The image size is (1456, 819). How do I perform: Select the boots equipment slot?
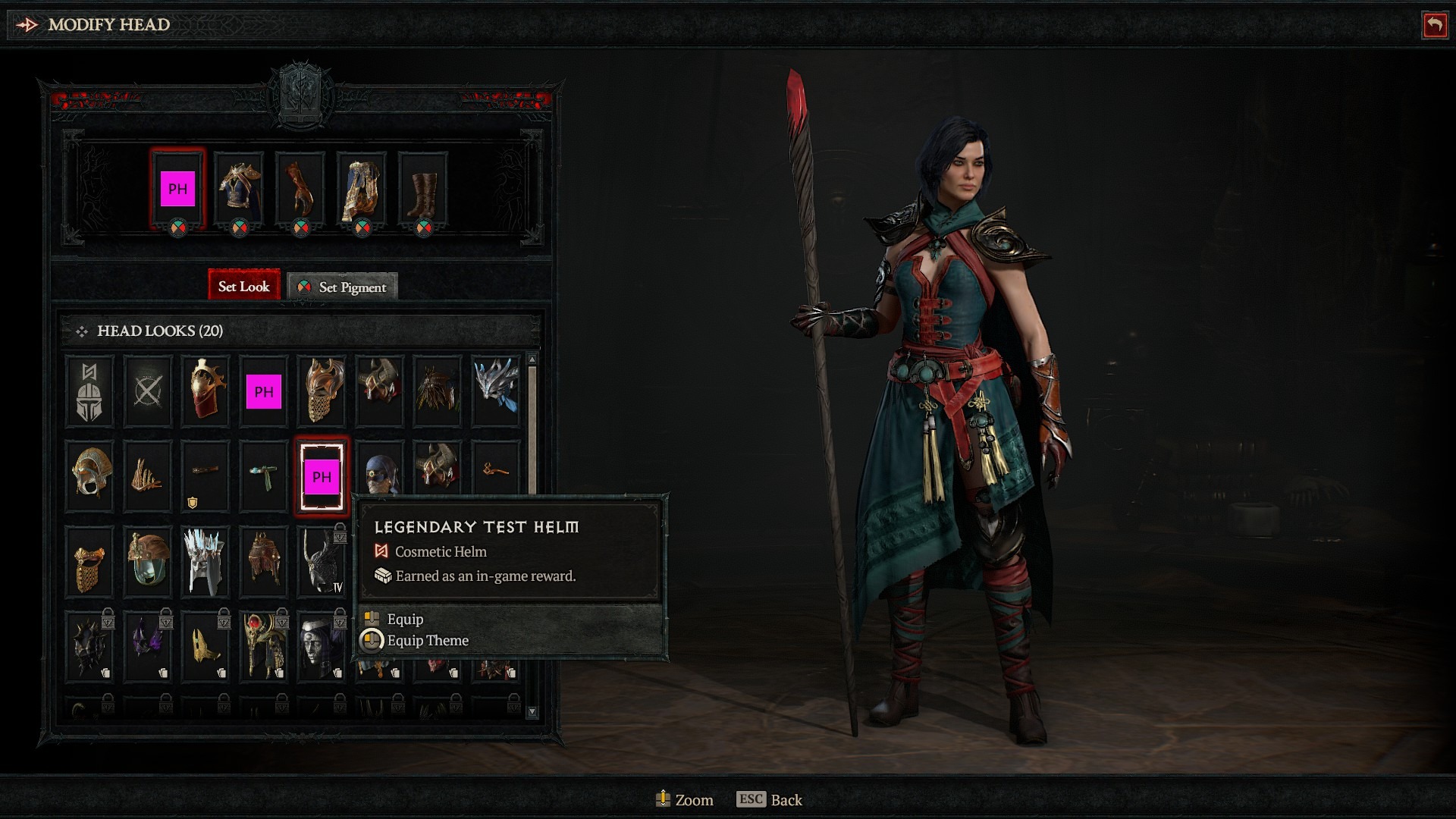click(423, 189)
